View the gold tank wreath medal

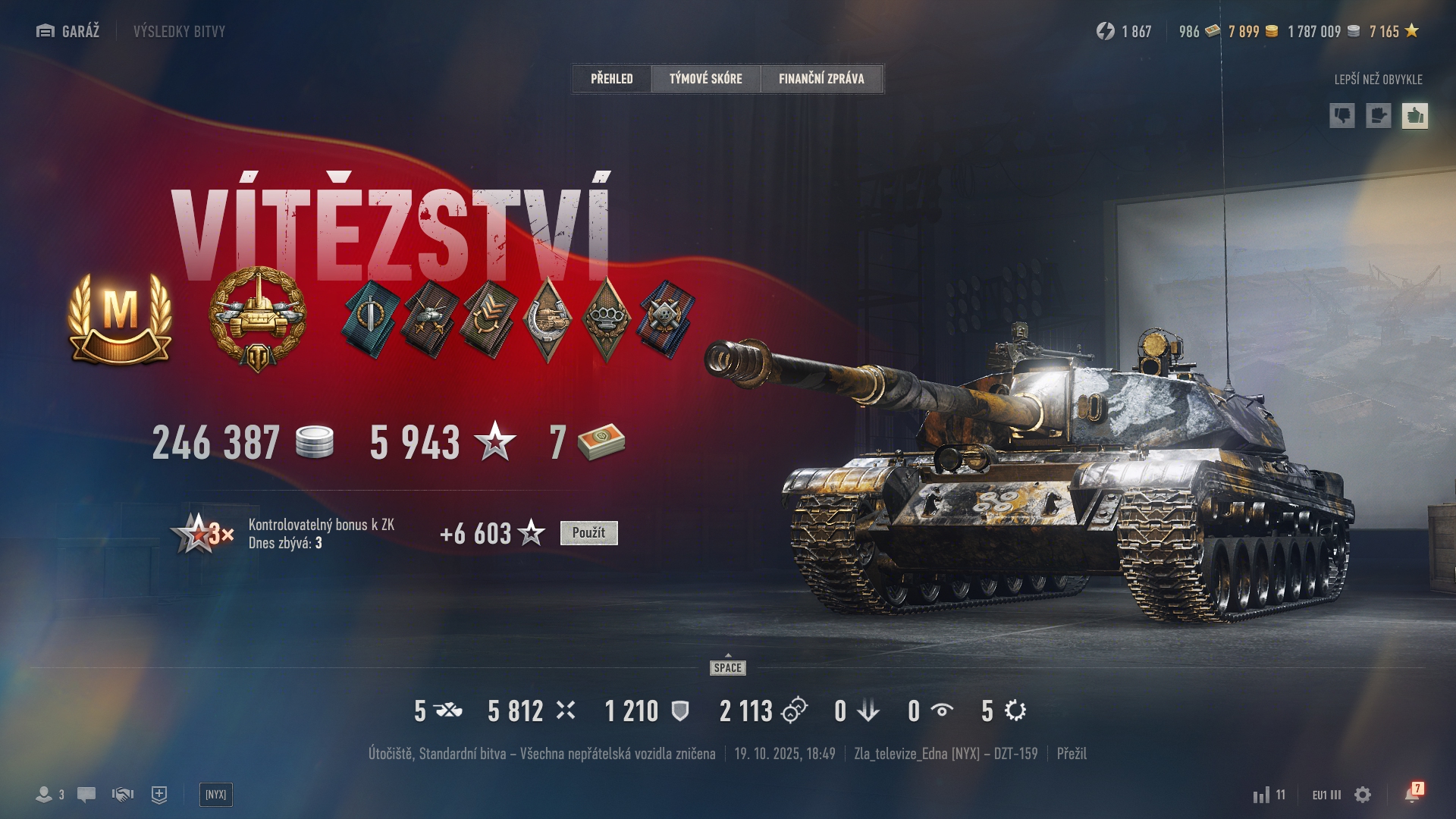coord(258,318)
